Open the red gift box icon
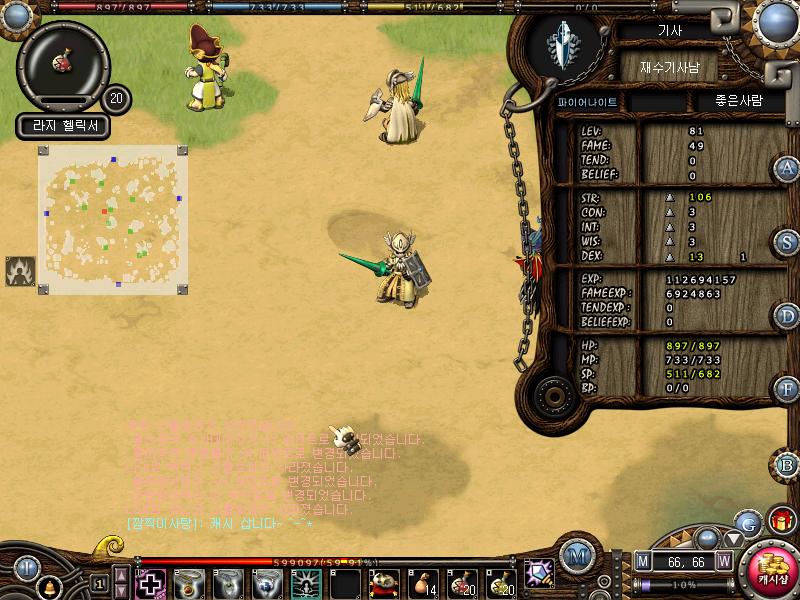 (x=782, y=520)
